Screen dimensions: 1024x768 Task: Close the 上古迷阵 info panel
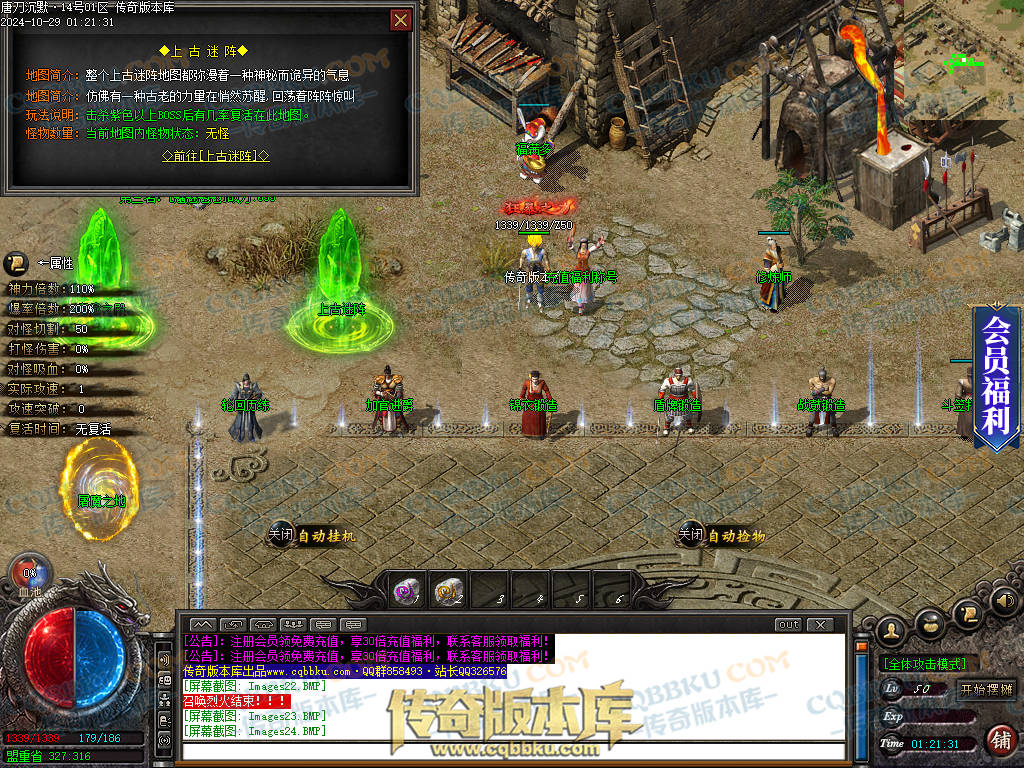400,19
